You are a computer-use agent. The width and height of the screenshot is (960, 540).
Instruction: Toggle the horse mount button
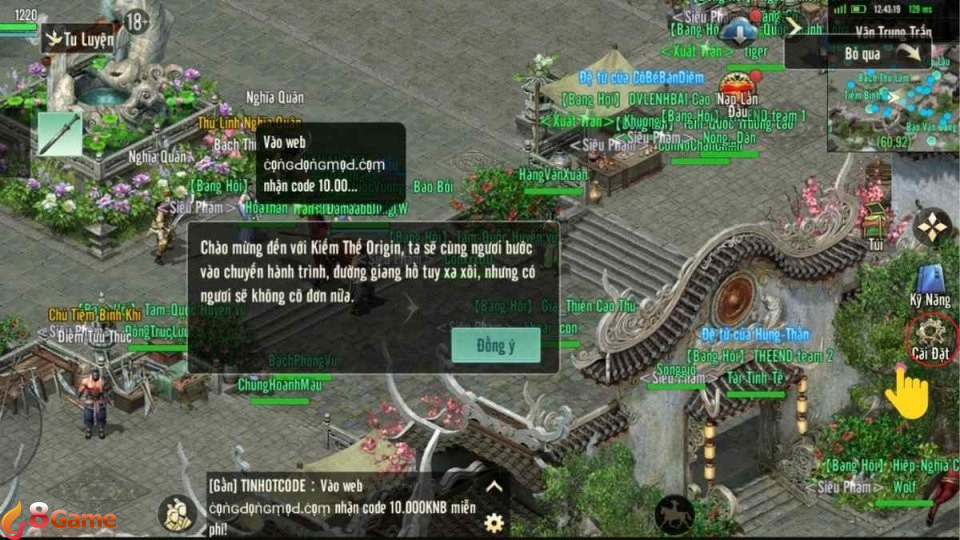tap(674, 515)
